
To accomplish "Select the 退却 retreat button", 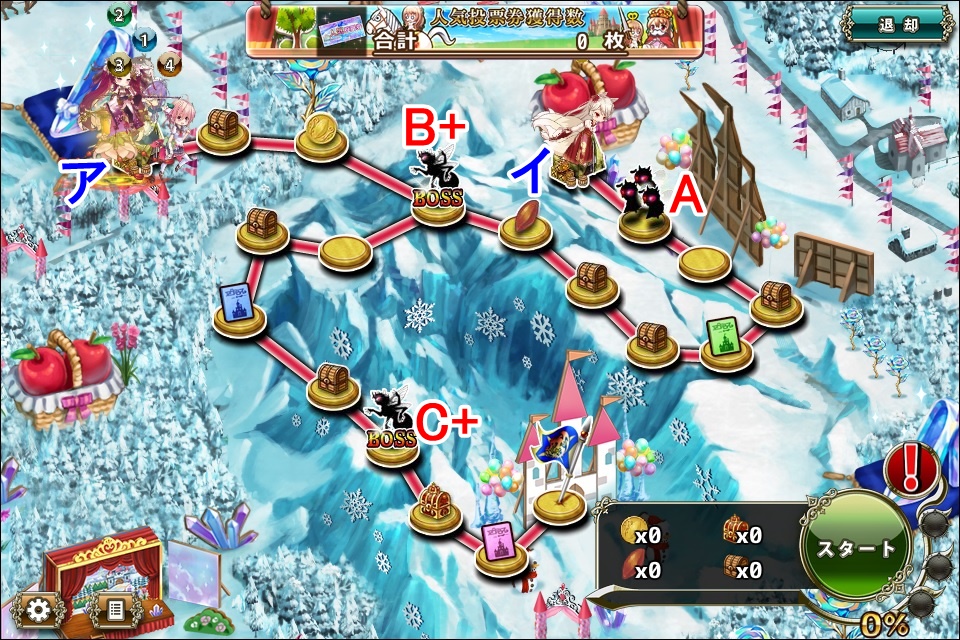I will (893, 24).
